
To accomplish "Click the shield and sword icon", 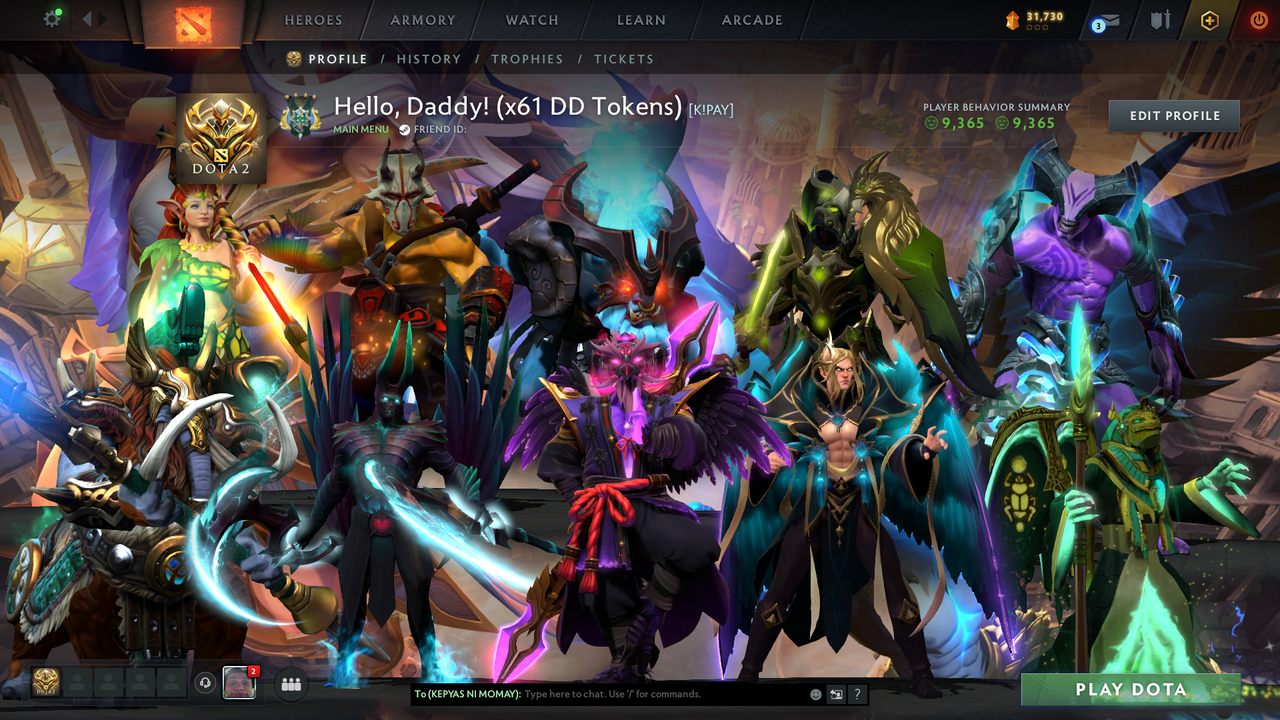I will coord(1161,17).
